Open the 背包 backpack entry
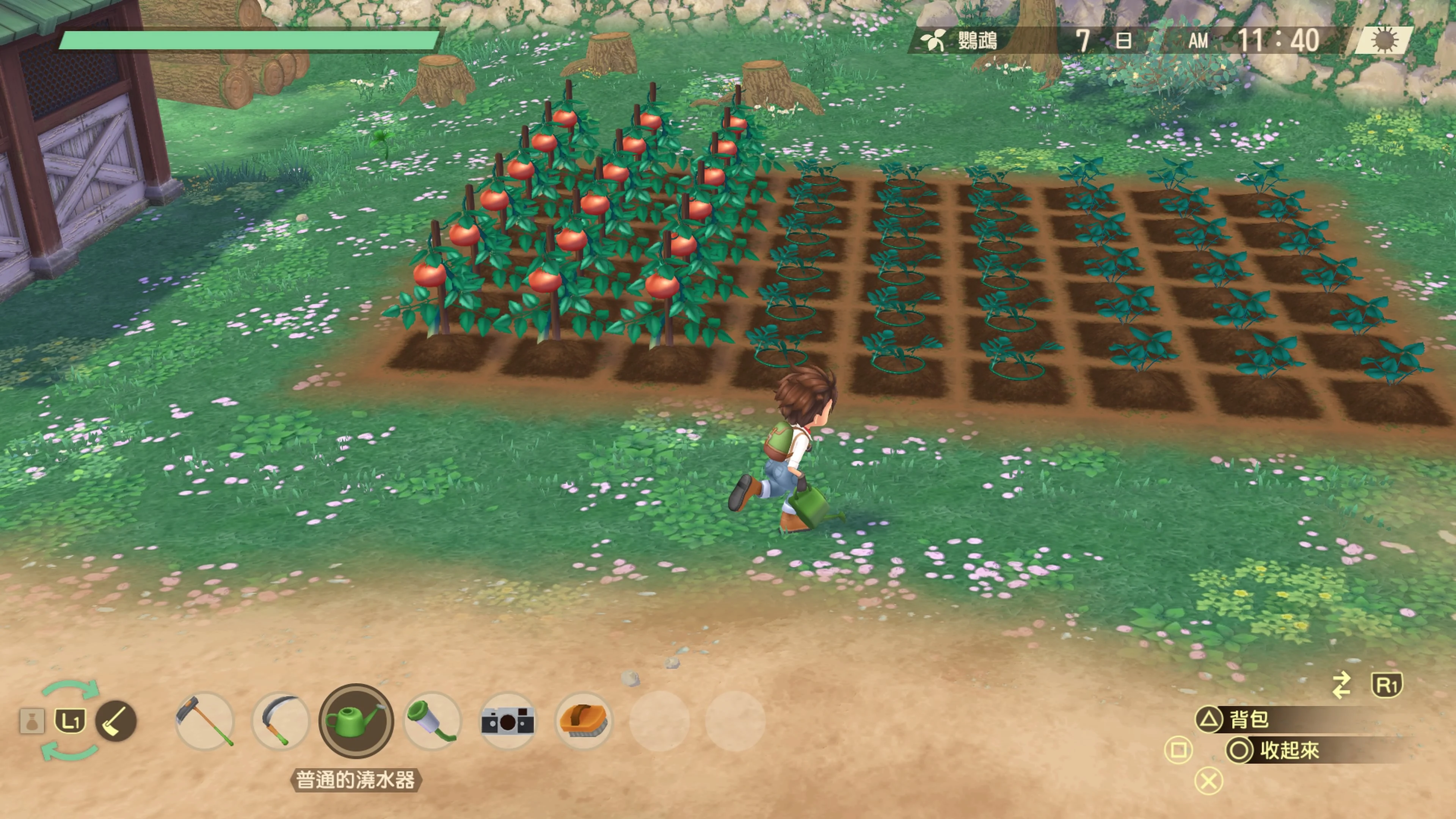 click(x=1249, y=720)
